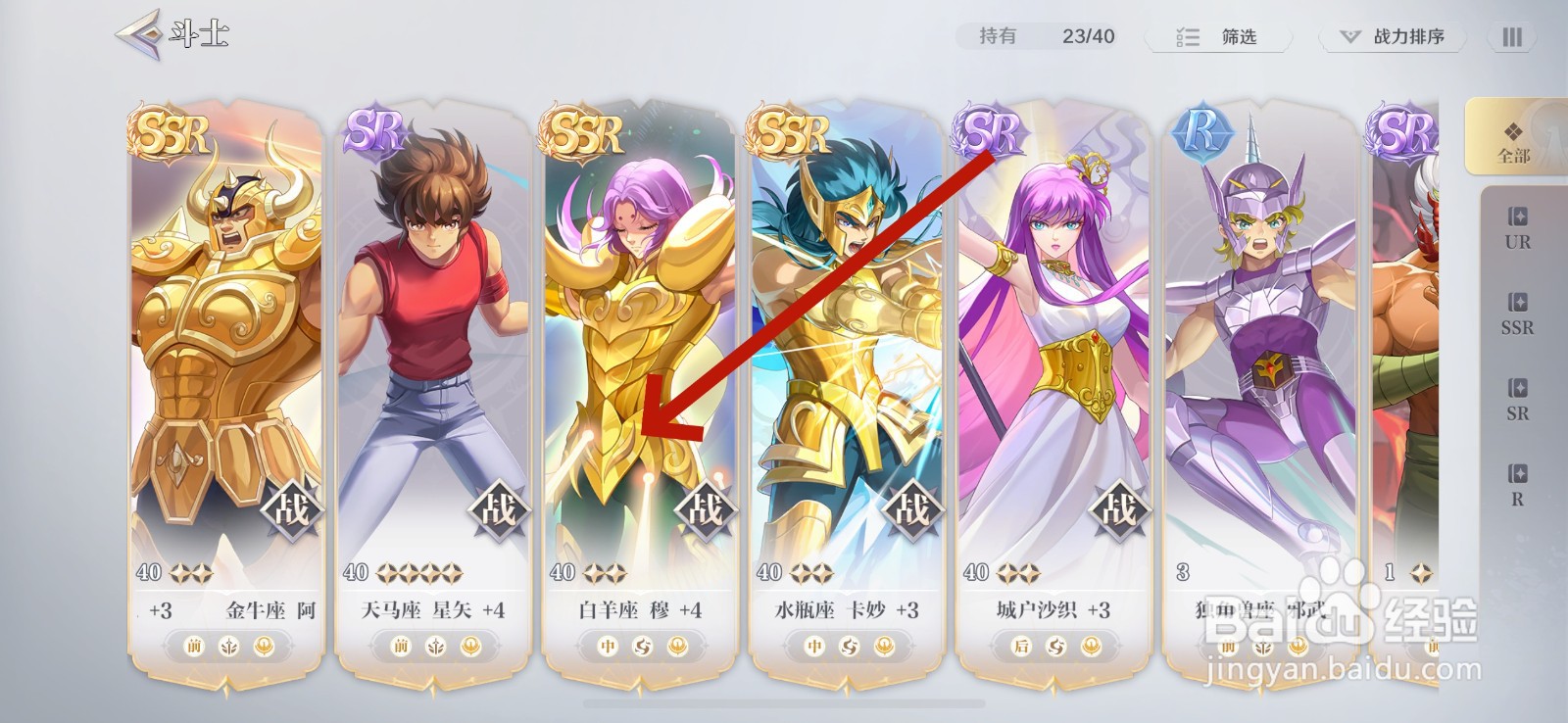Expand the 全部 category panel
The width and height of the screenshot is (1568, 723).
click(1515, 142)
